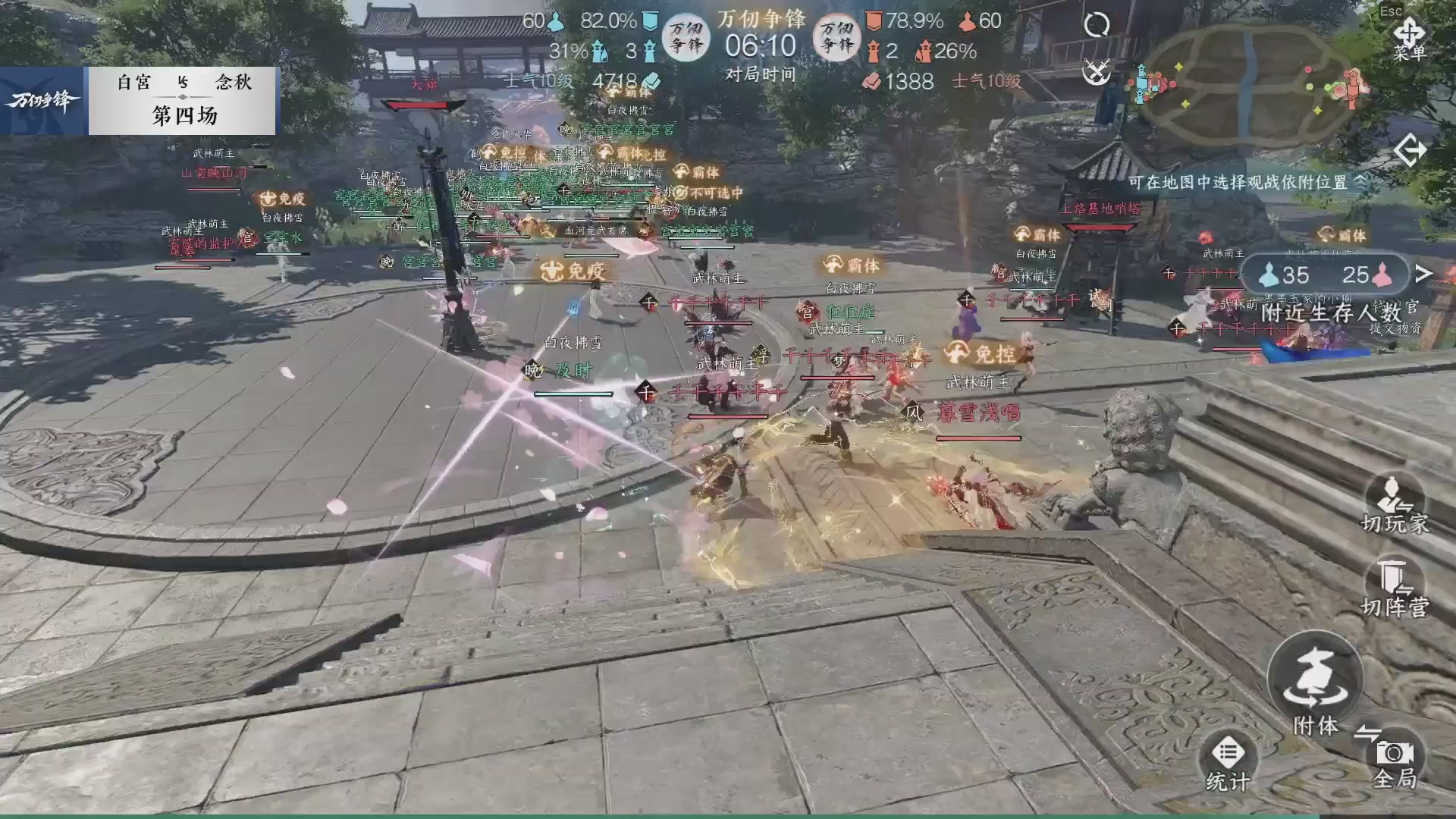
Task: Click the camera rotation reset icon
Action: tap(1098, 24)
